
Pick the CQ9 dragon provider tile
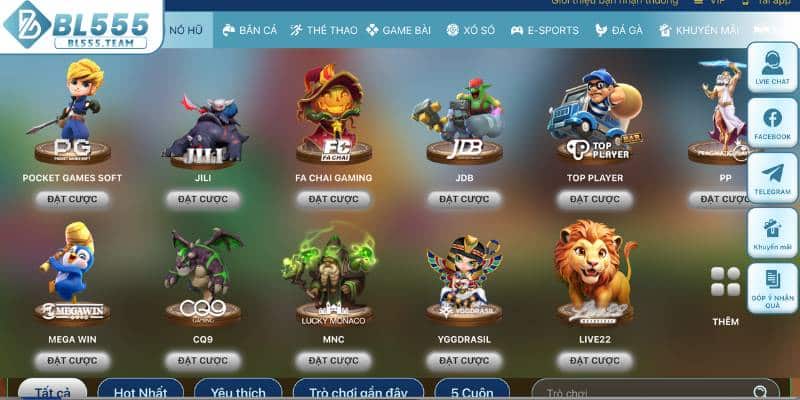tap(203, 275)
